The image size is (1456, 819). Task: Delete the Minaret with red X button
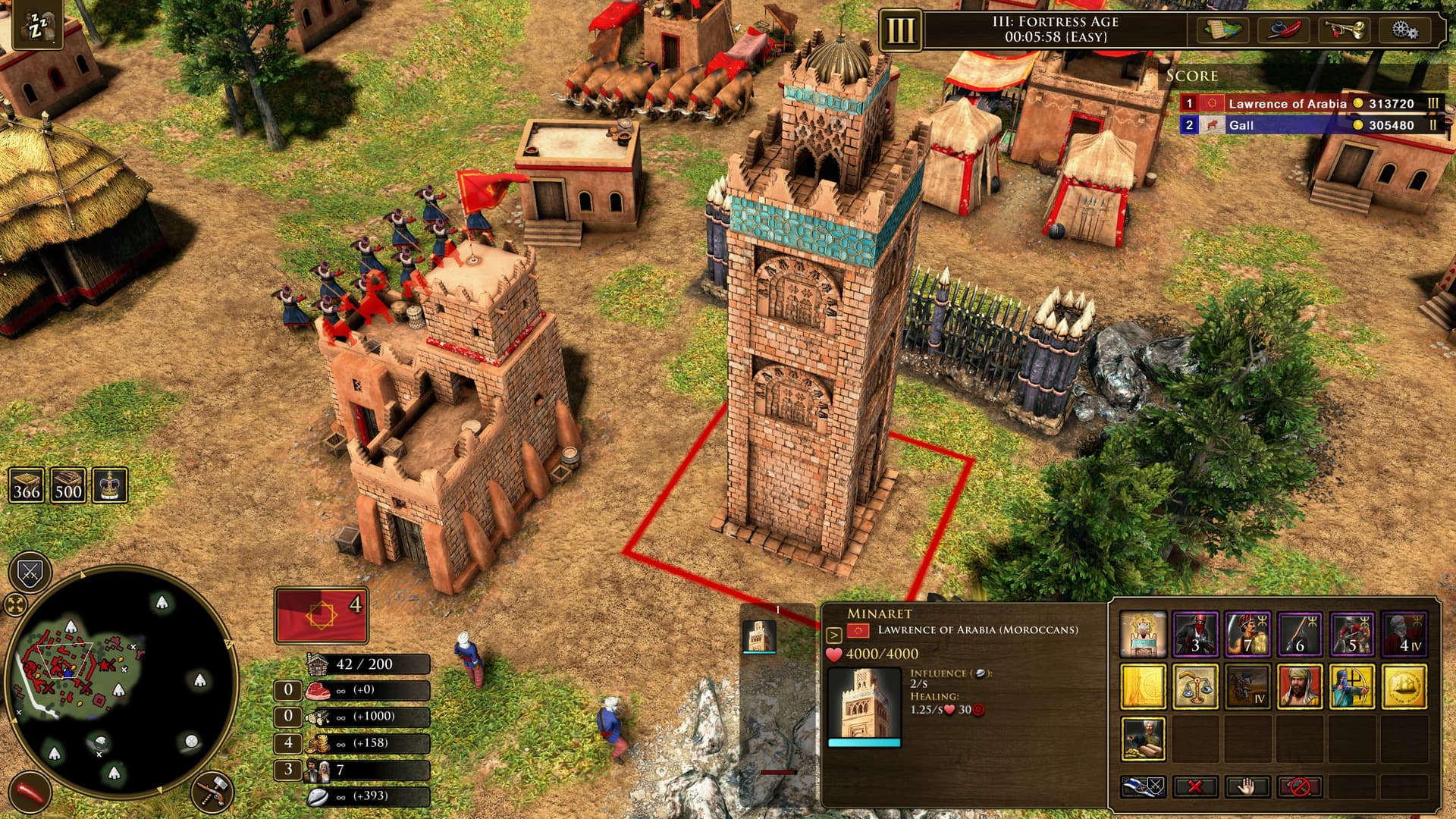pos(1194,786)
